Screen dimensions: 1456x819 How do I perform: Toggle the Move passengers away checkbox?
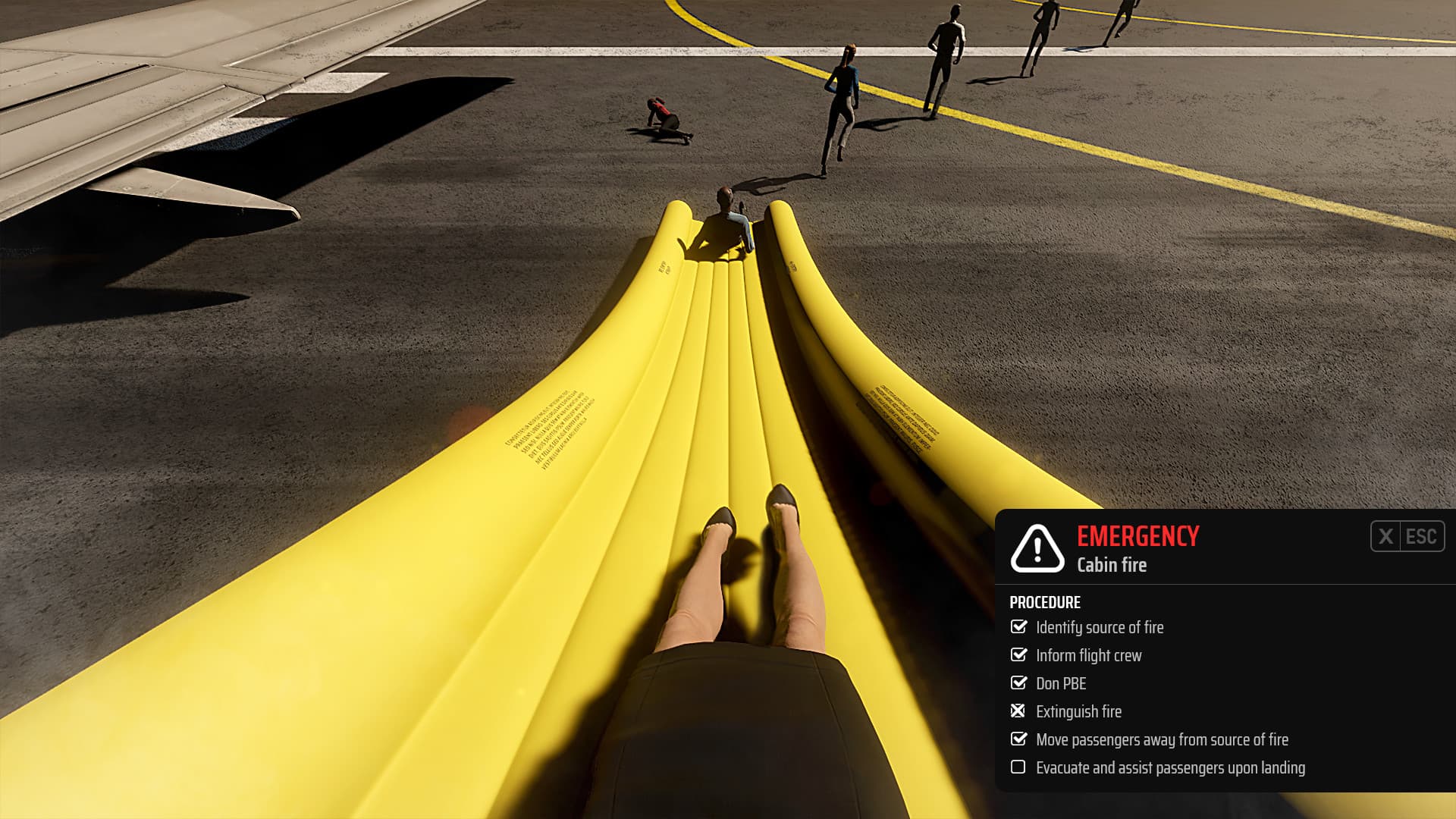point(1019,740)
